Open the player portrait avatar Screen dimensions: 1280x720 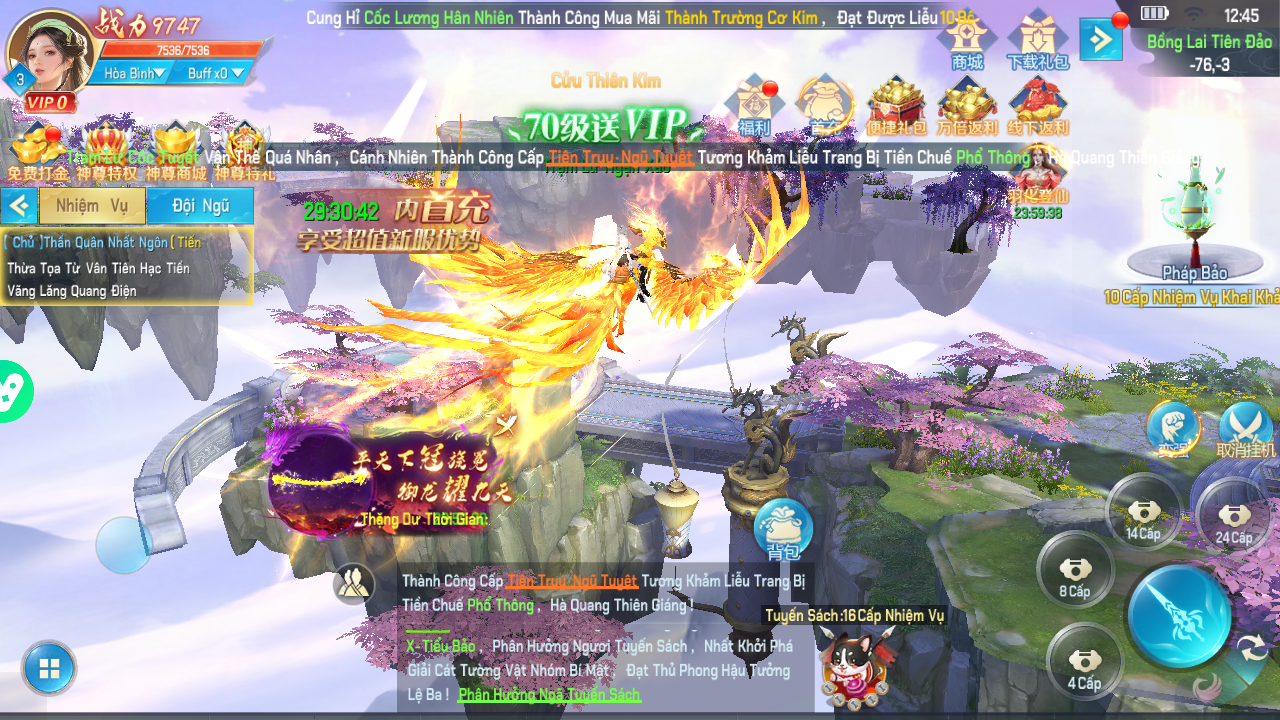pyautogui.click(x=50, y=52)
